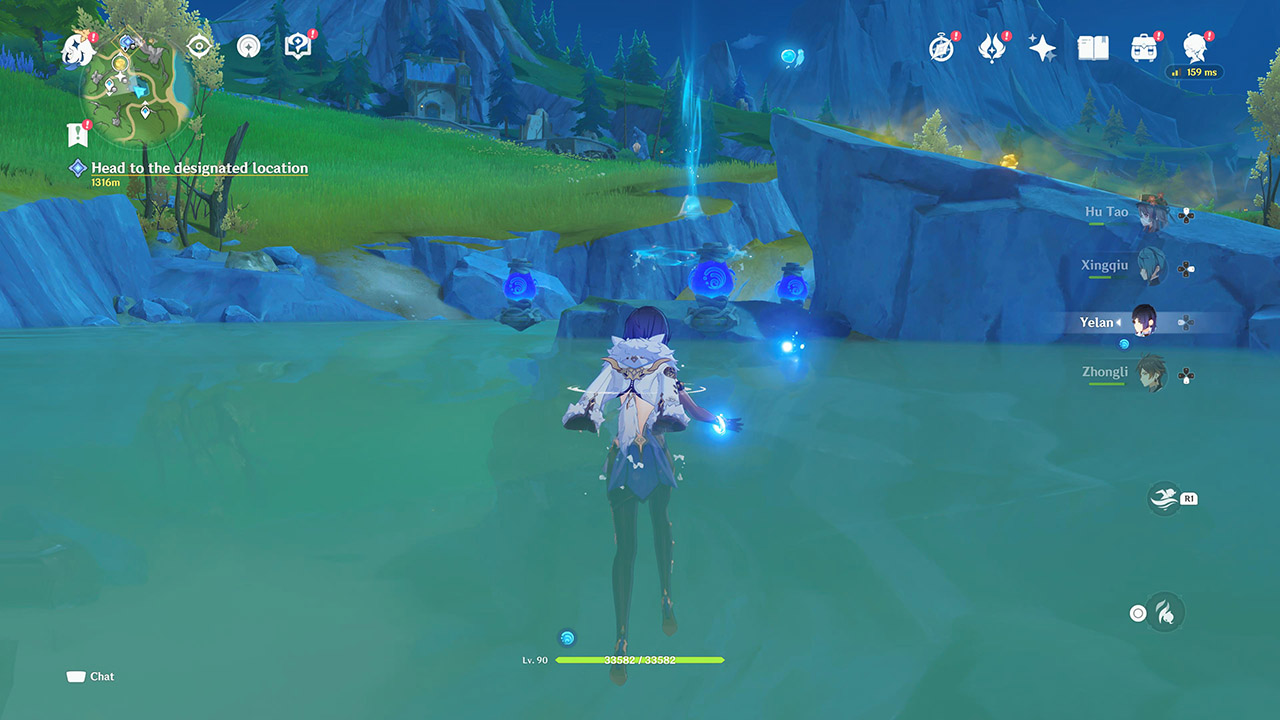Open the Events star icon
This screenshot has height=720, width=1280.
[x=1044, y=45]
